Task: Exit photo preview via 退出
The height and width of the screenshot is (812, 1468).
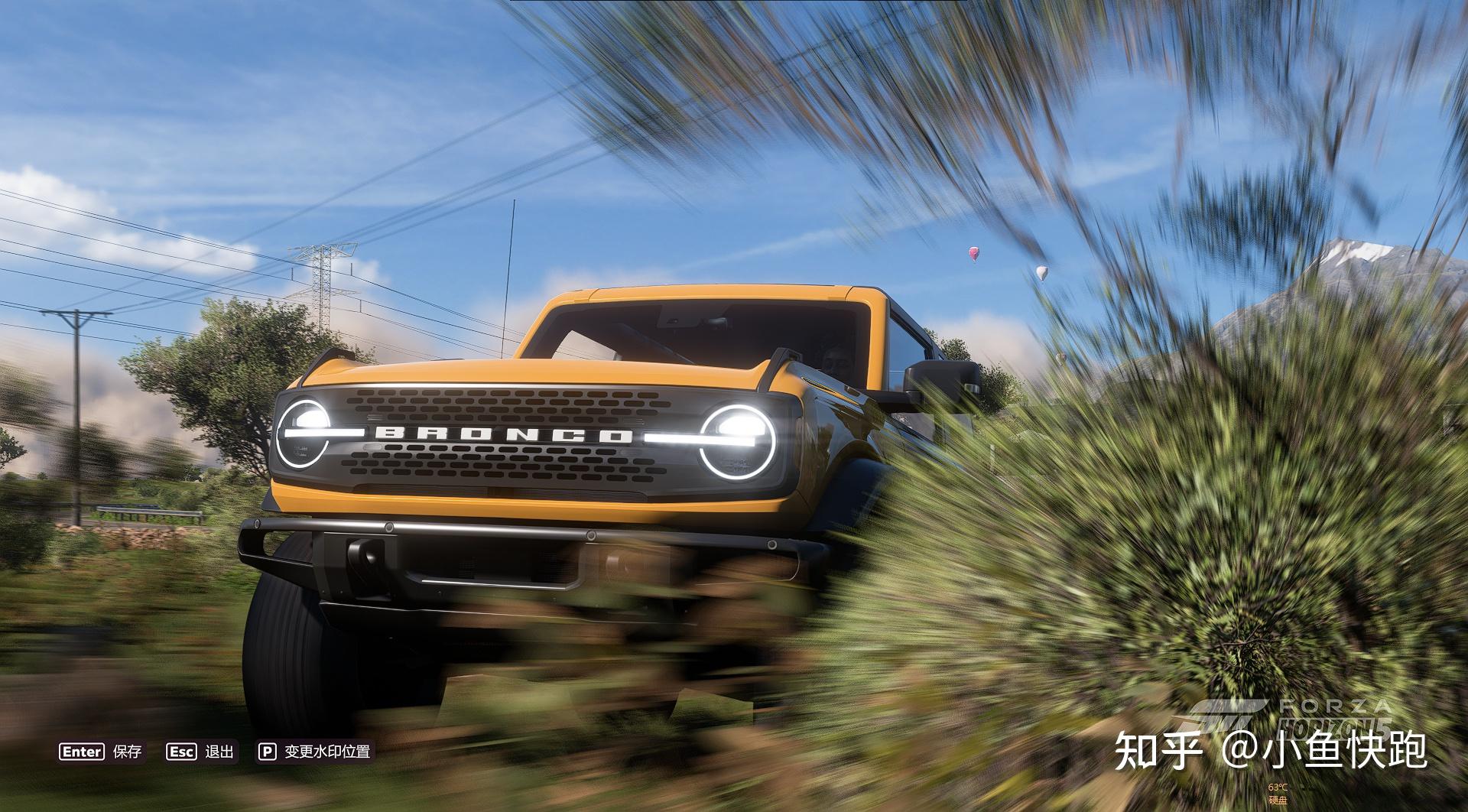Action: pos(200,752)
